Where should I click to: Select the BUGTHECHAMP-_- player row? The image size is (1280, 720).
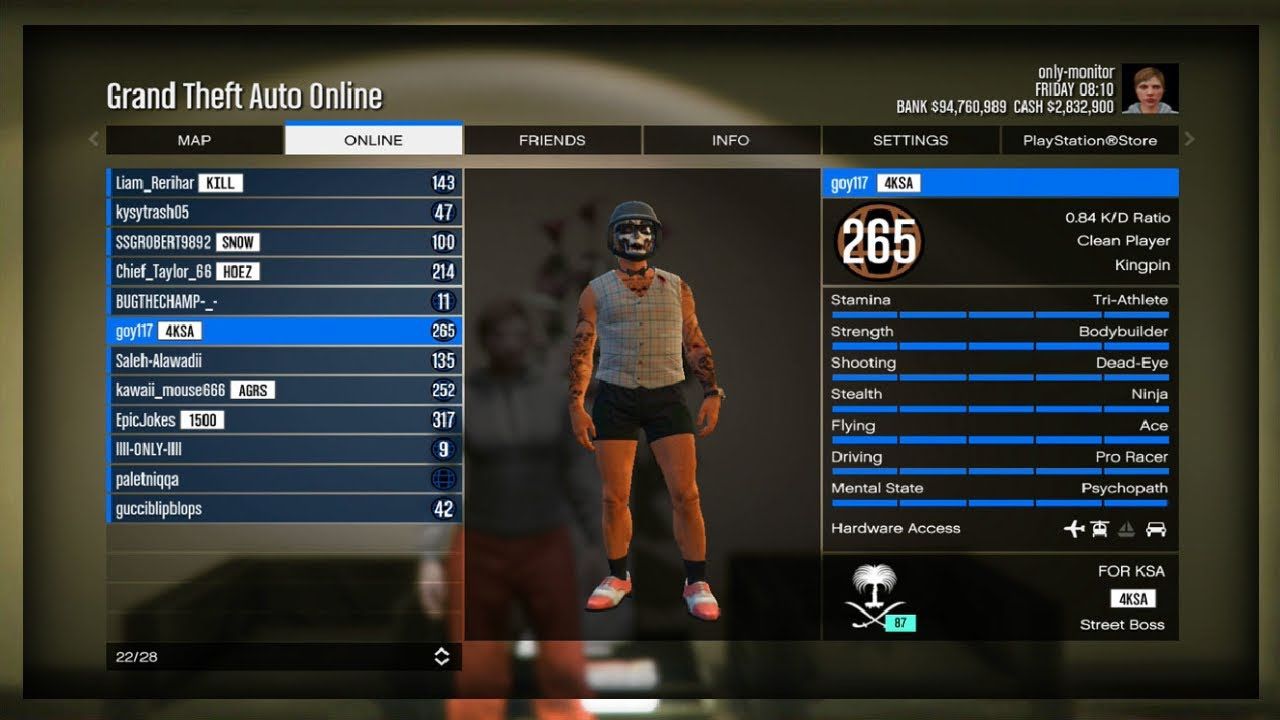click(x=284, y=301)
